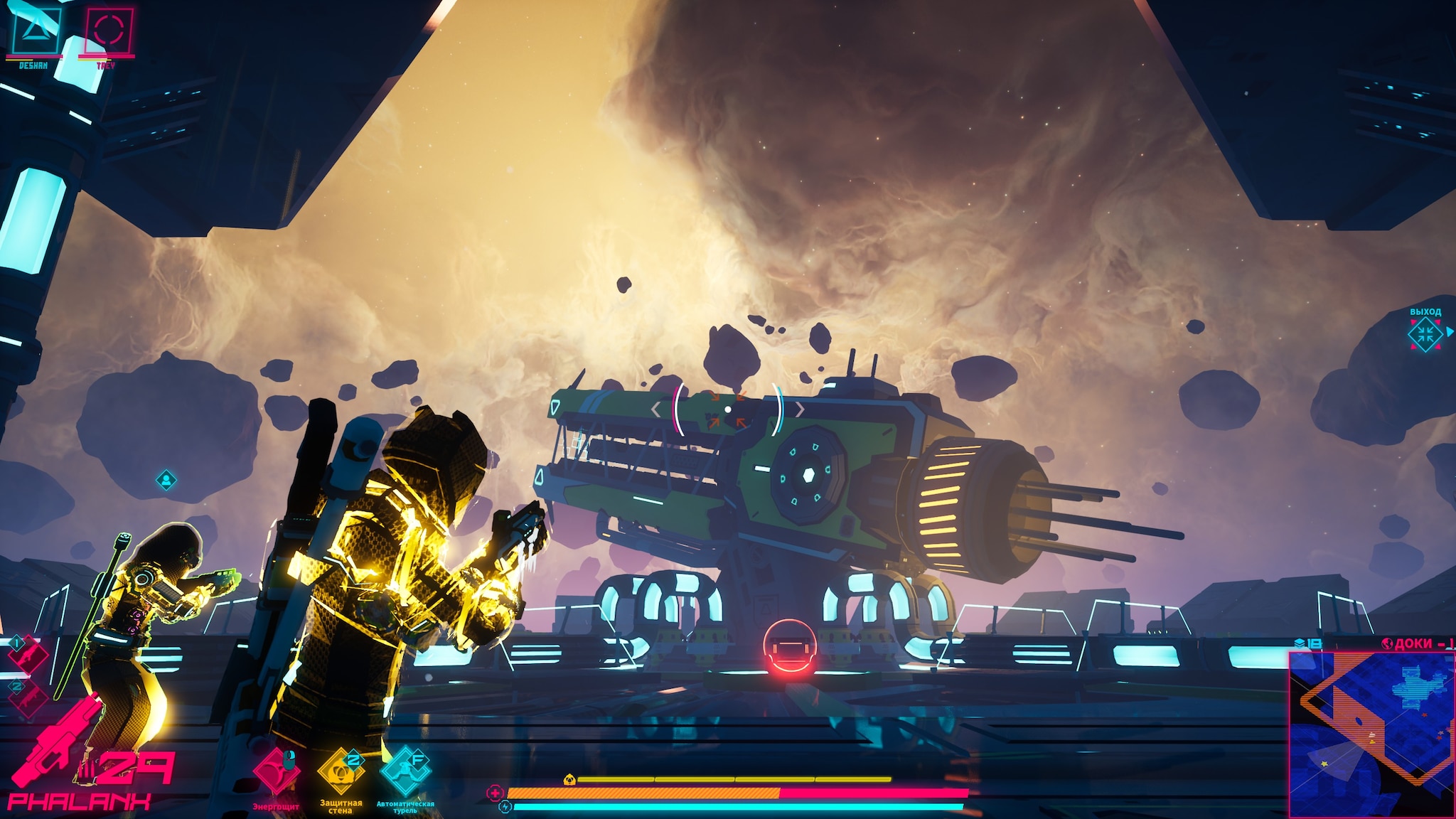The width and height of the screenshot is (1456, 819).
Task: Click the Выход objective marker
Action: (x=1425, y=334)
